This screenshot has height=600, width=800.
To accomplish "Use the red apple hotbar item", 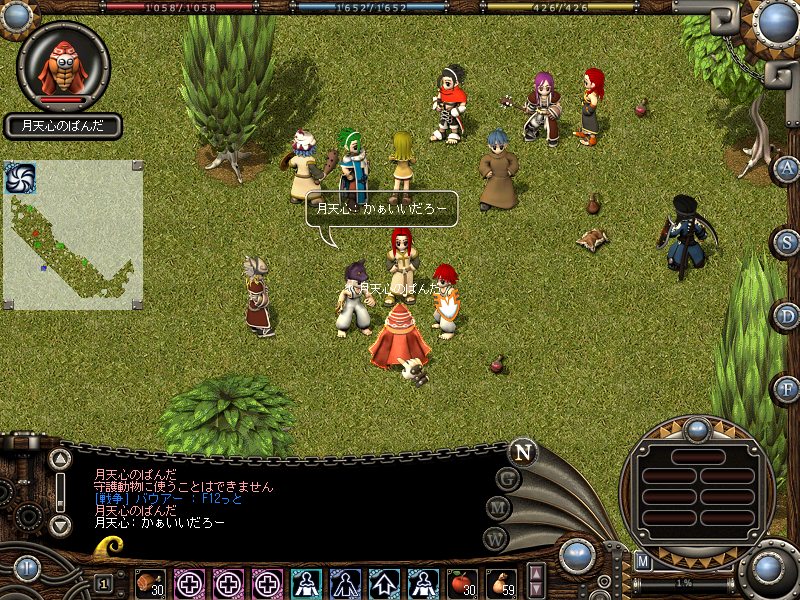I will [x=461, y=582].
